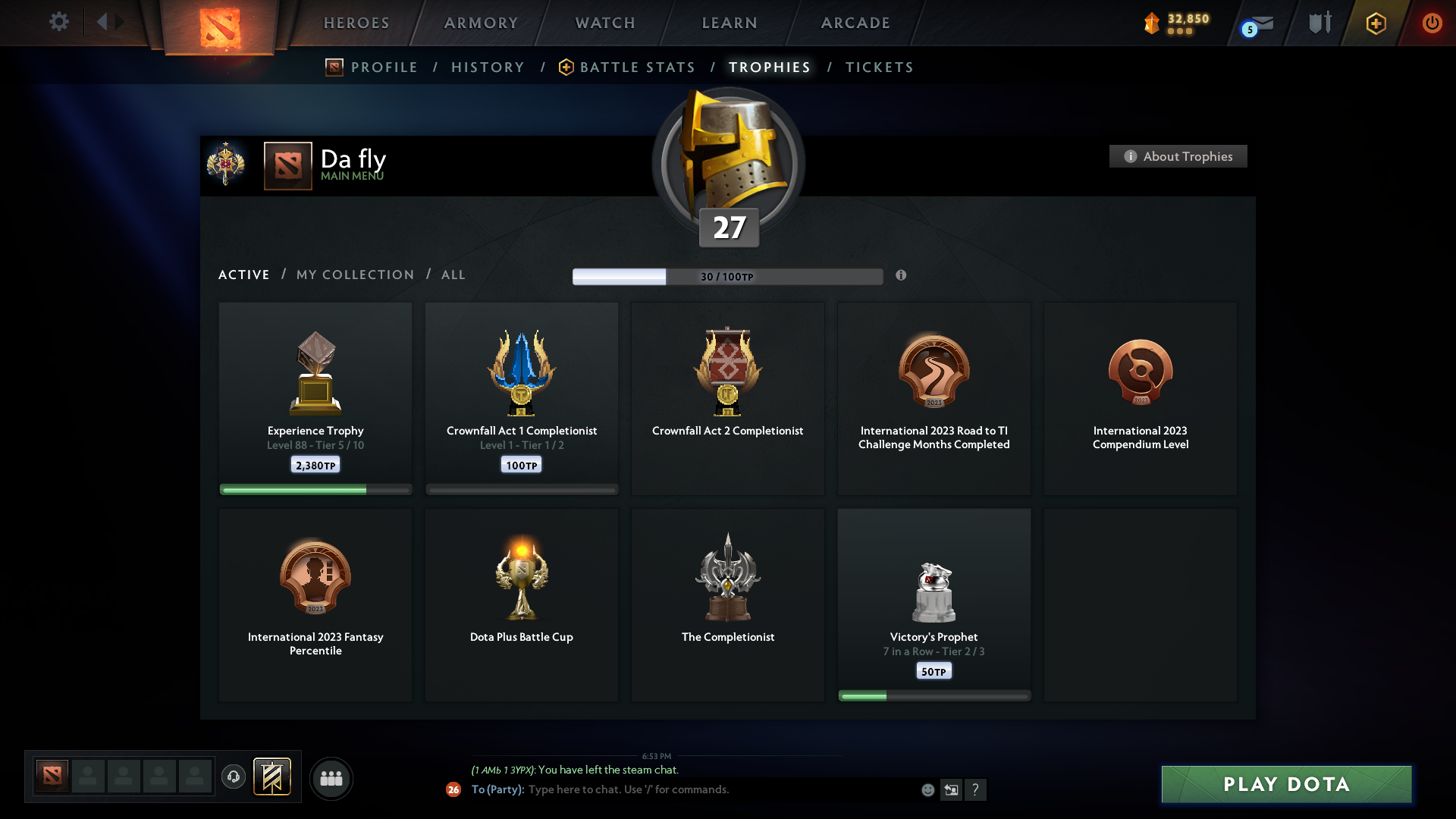This screenshot has height=819, width=1456.
Task: Open the TROPHIES tab
Action: click(x=769, y=67)
